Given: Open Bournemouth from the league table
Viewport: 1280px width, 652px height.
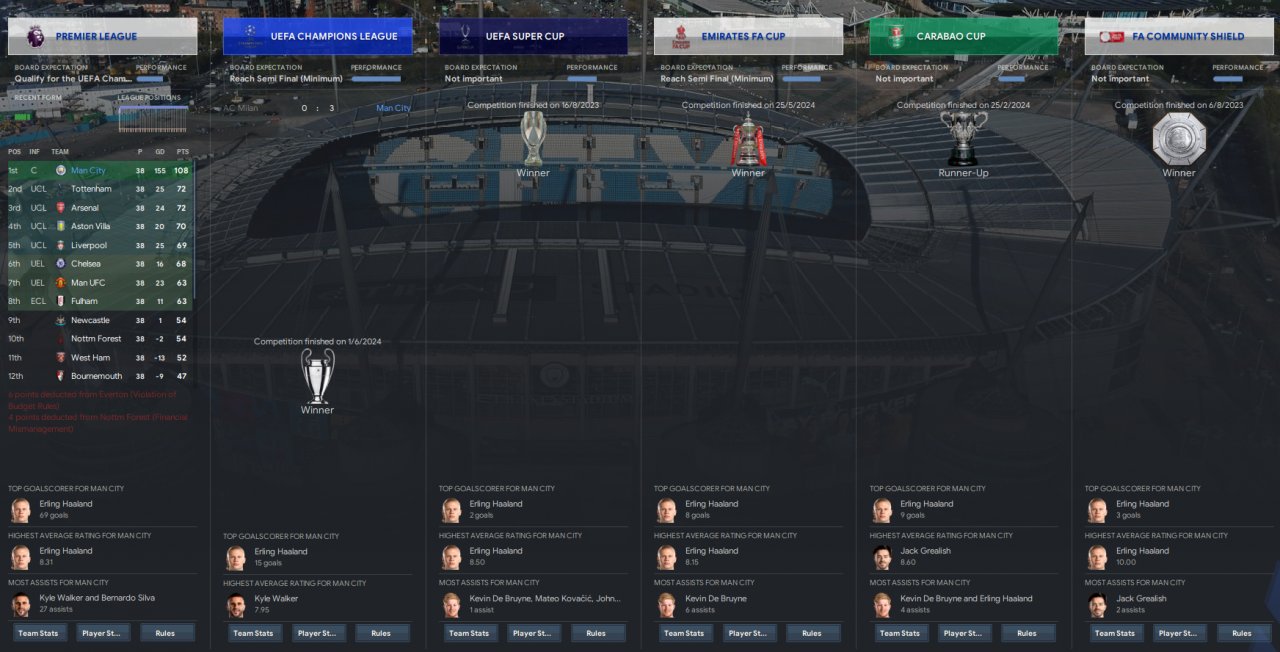Looking at the screenshot, I should [x=96, y=376].
